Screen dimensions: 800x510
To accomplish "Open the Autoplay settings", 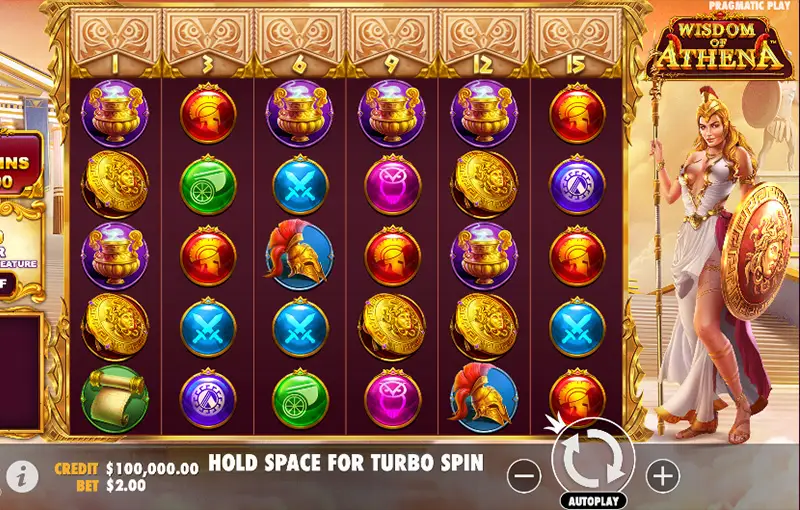I will pyautogui.click(x=593, y=499).
